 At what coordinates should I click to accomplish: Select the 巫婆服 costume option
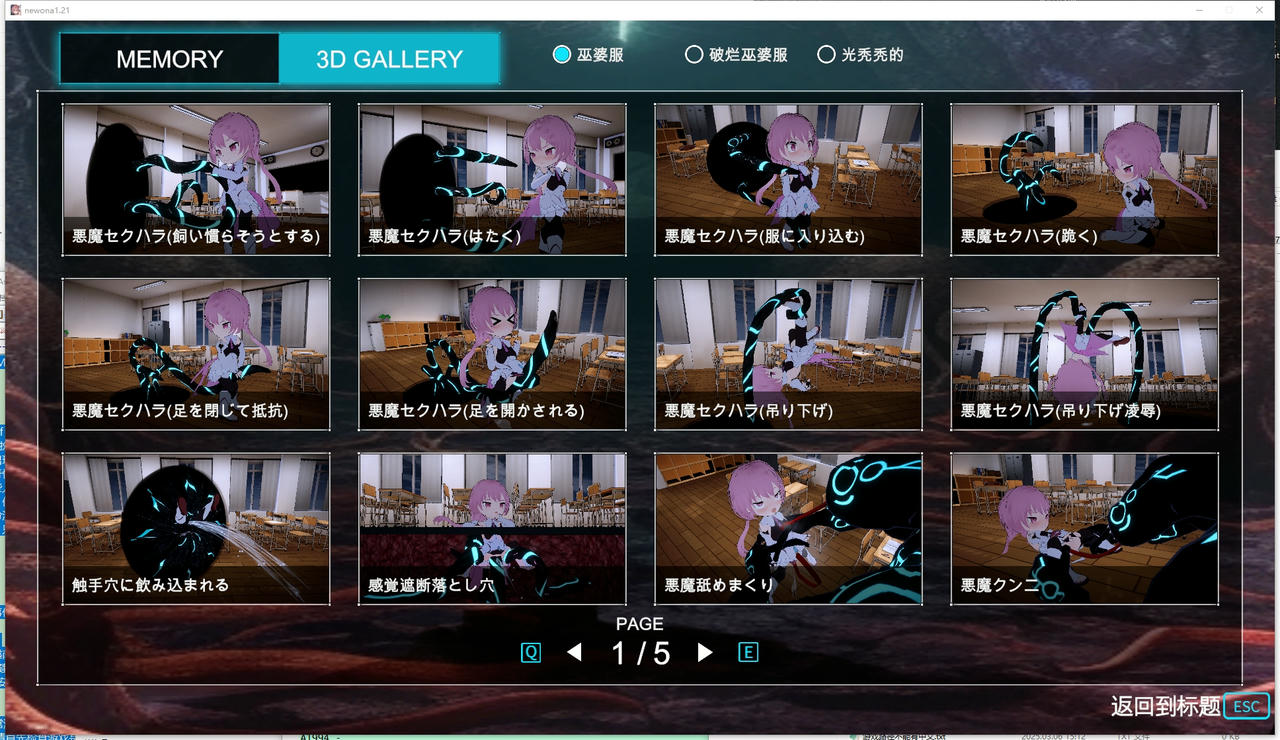click(x=561, y=55)
